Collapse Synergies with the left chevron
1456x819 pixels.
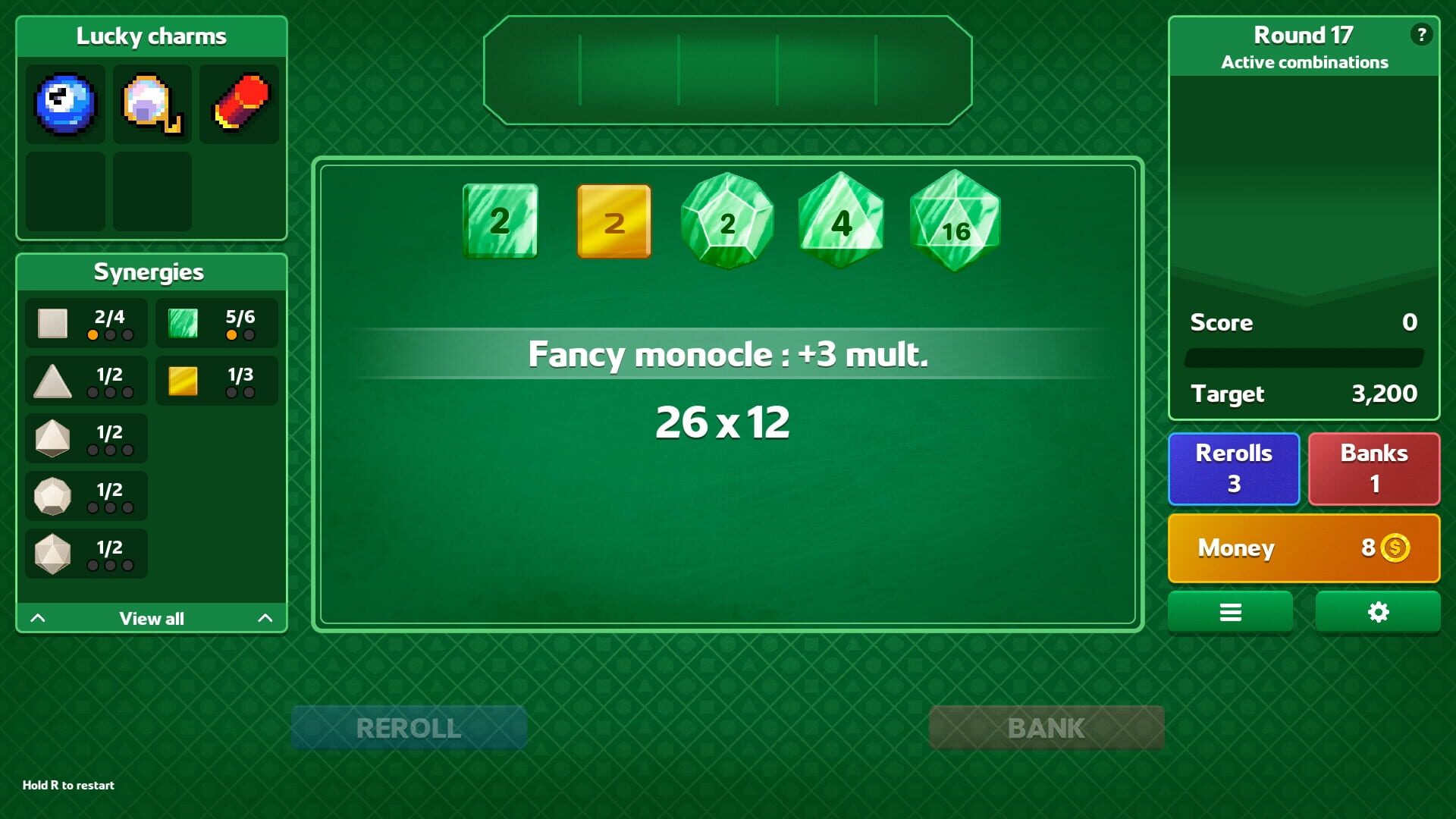point(39,618)
